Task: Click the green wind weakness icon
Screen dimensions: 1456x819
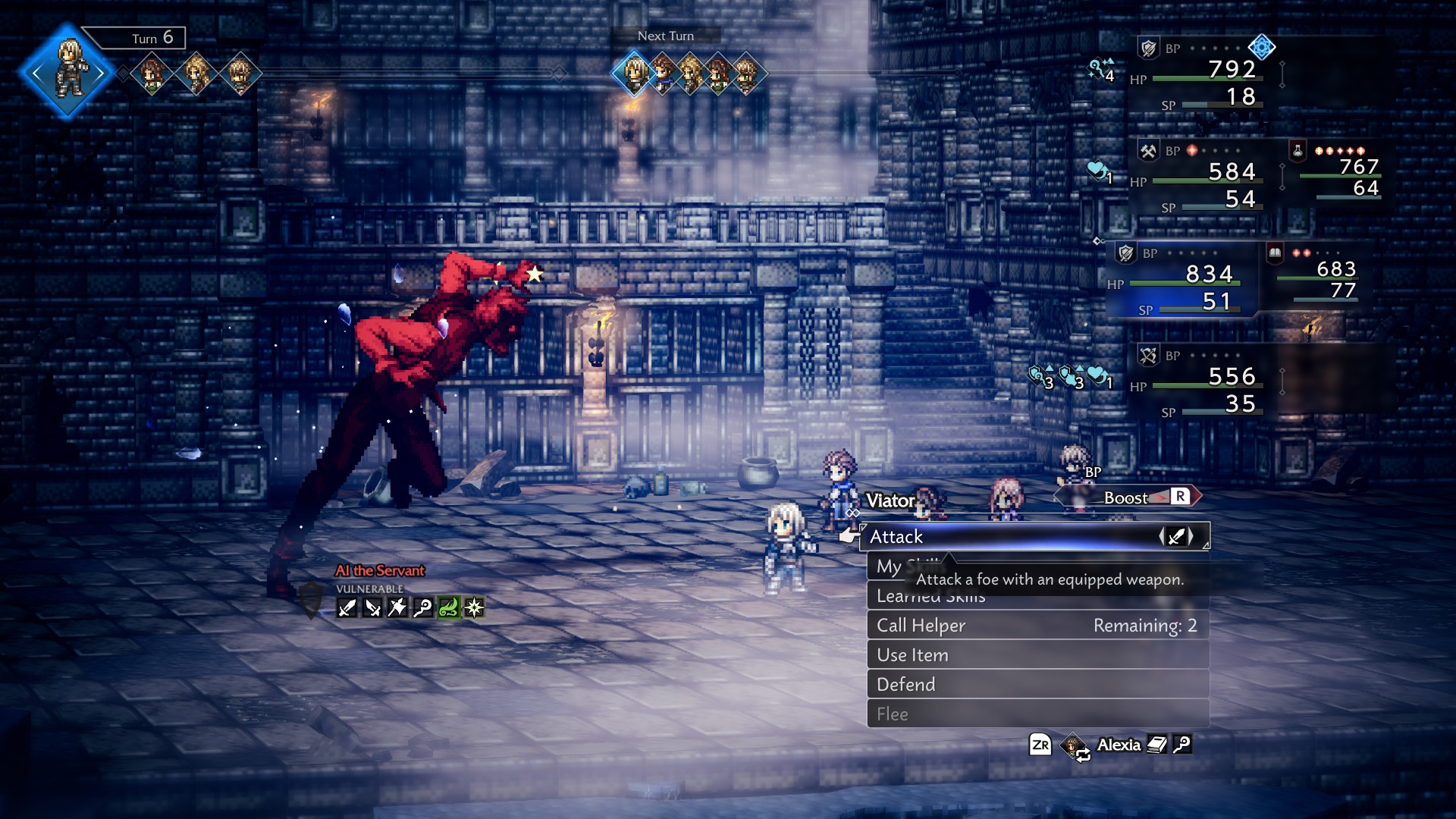Action: 448,607
